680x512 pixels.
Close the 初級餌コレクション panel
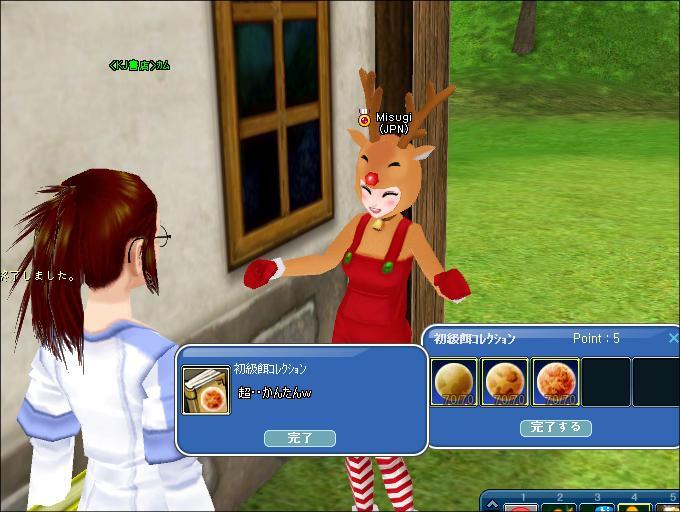click(x=673, y=339)
